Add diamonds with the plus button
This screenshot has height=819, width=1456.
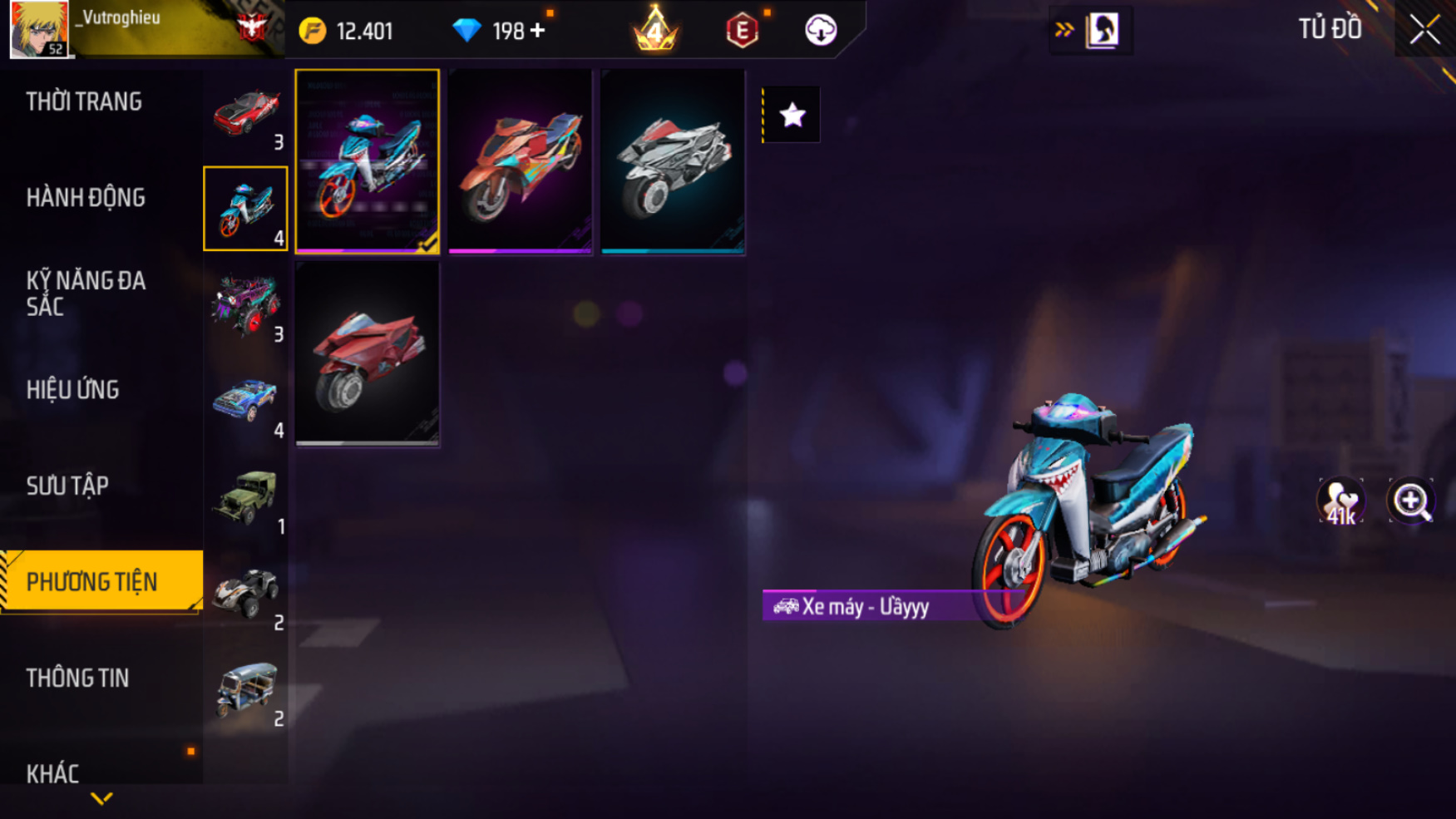coord(538,31)
